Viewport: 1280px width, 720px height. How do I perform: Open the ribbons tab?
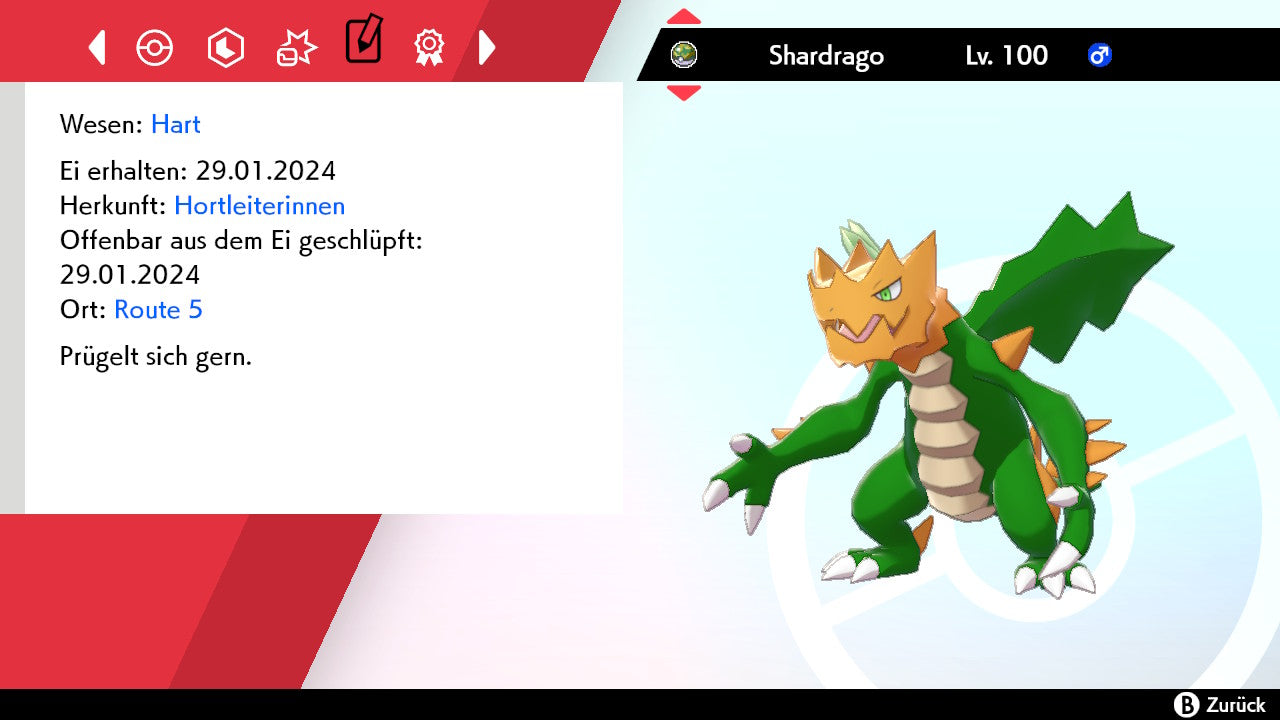[429, 47]
